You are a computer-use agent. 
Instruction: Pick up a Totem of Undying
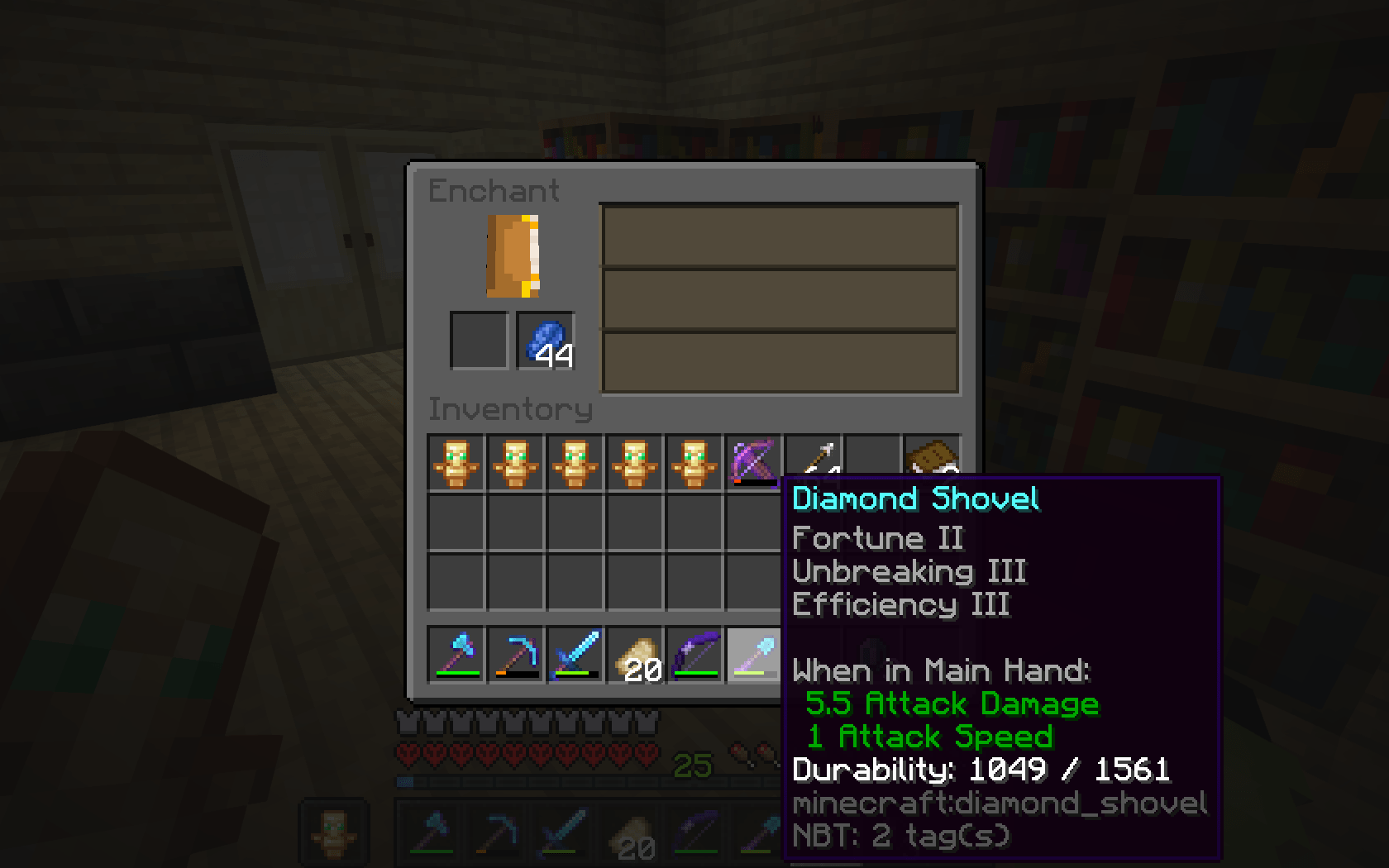[x=456, y=463]
